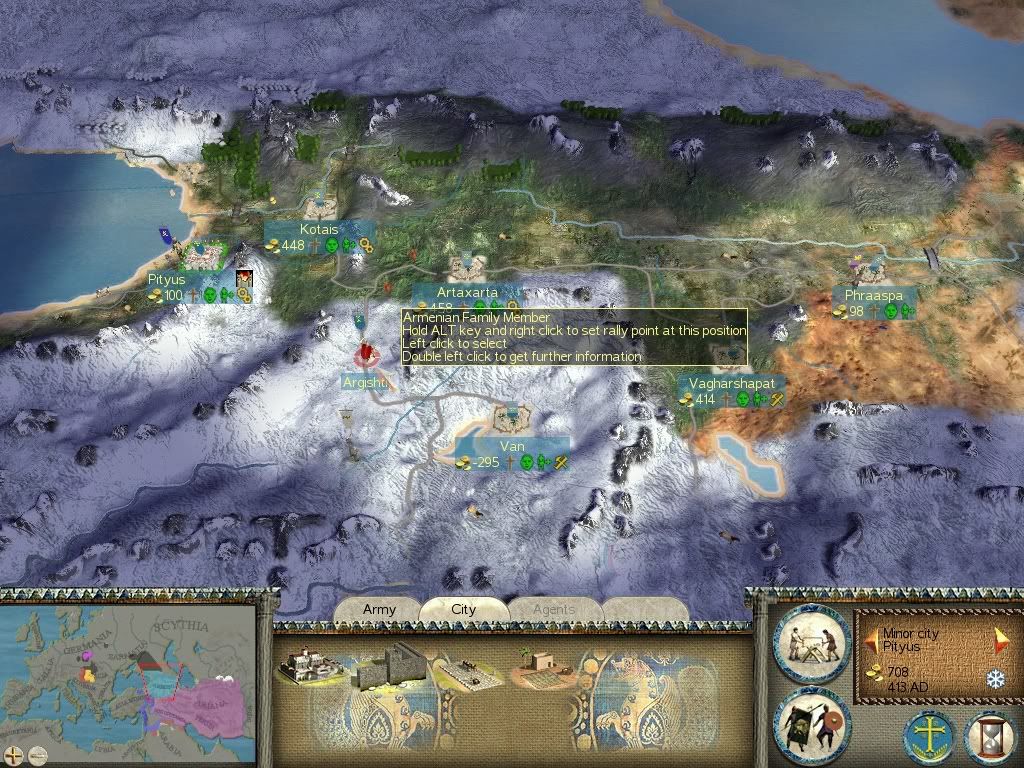
Task: Zoom in the minimap with plus button
Action: pyautogui.click(x=14, y=755)
